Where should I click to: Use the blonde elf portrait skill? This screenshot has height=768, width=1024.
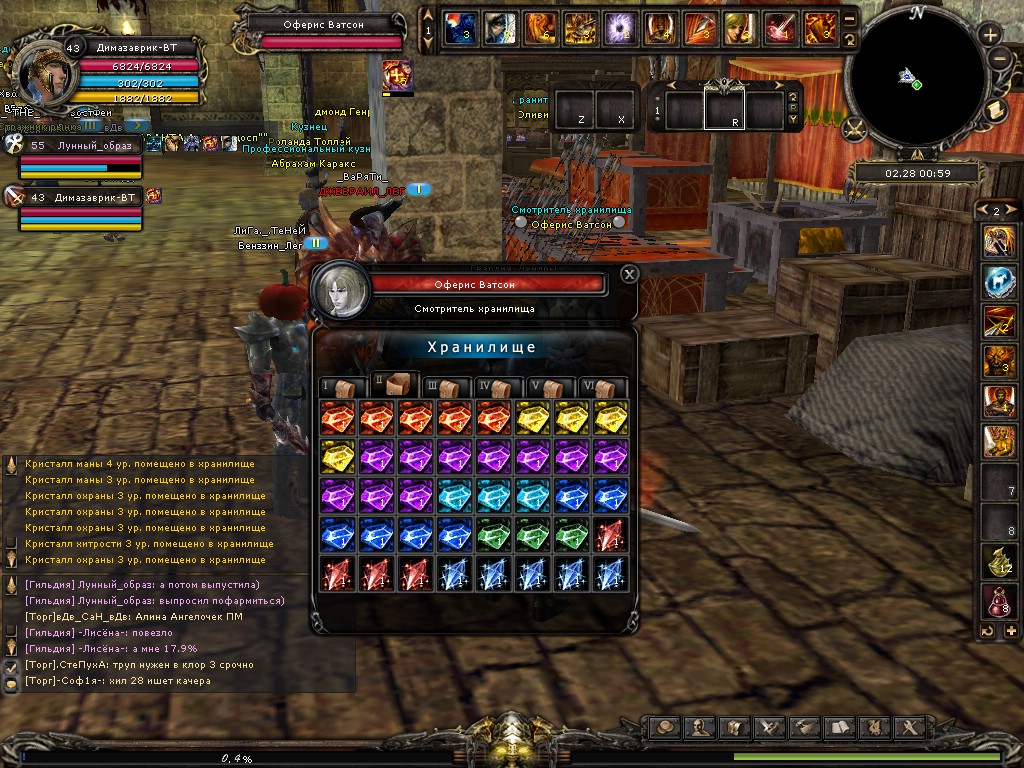[x=739, y=28]
